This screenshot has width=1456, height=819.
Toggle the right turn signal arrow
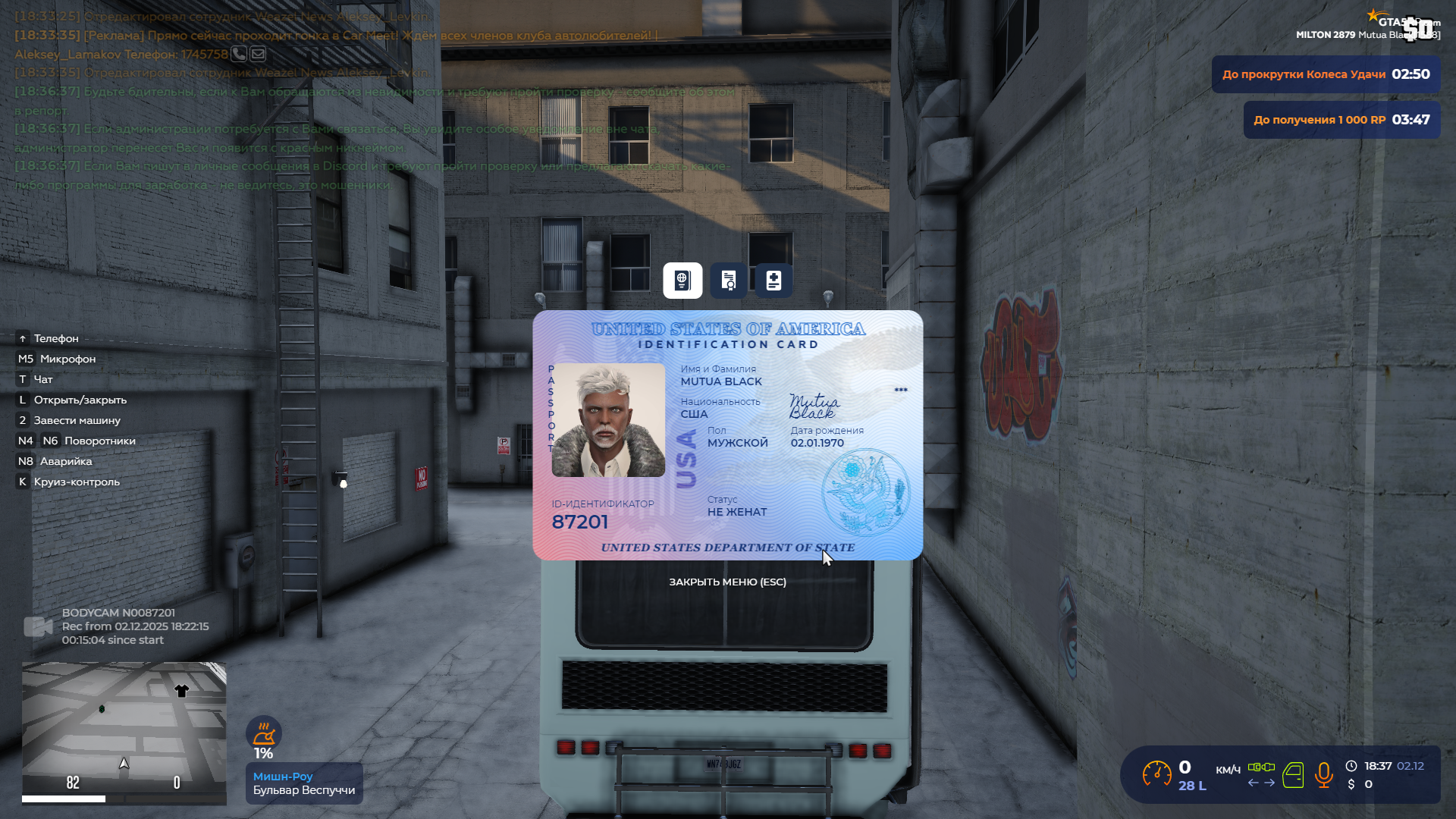point(1269,782)
